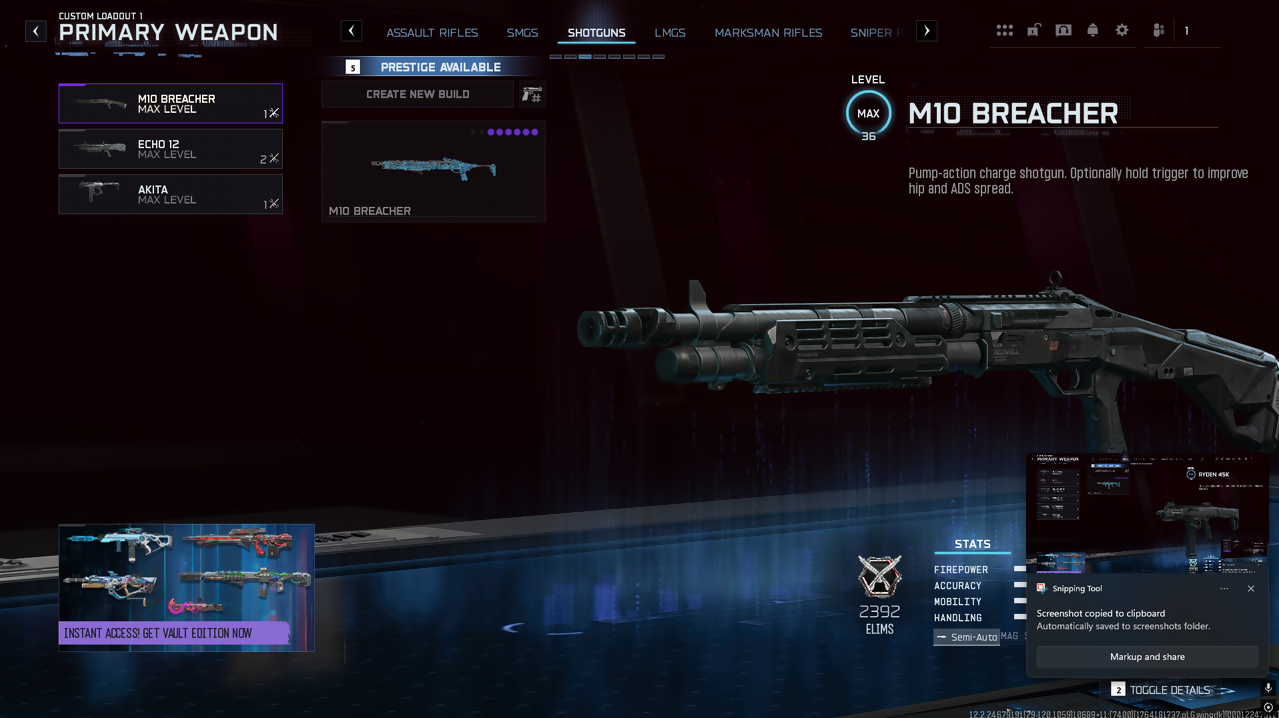
Task: Open the settings gear icon
Action: [x=1122, y=31]
